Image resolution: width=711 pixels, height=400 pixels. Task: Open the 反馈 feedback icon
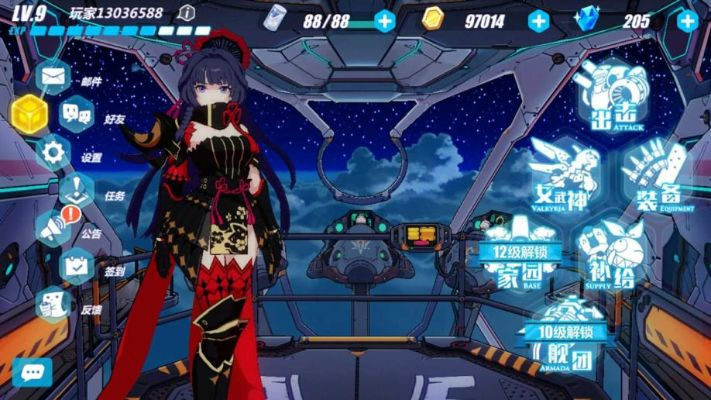pos(54,304)
